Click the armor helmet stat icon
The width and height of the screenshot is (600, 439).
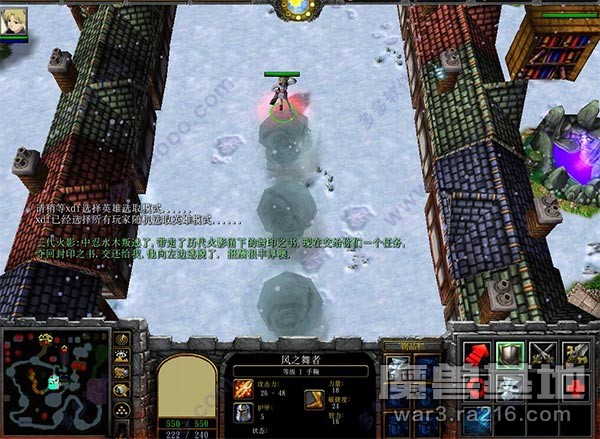pos(245,411)
